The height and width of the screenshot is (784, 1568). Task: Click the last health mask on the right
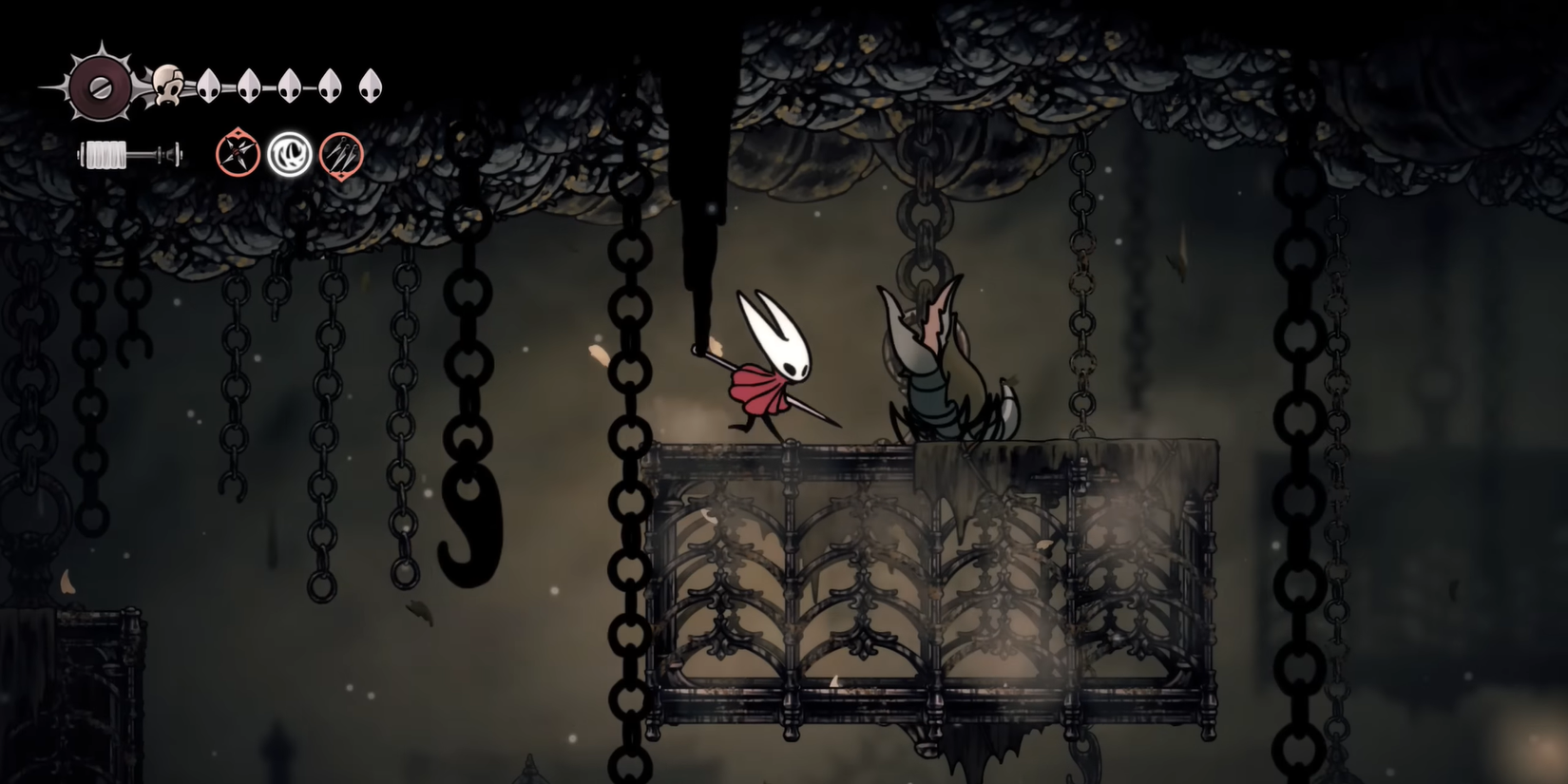point(370,86)
